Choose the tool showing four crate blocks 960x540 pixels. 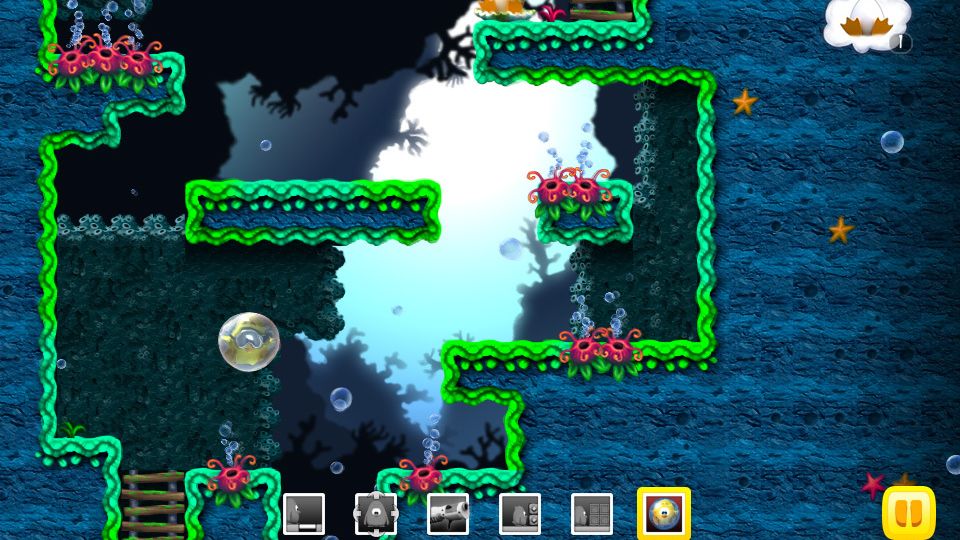(591, 514)
